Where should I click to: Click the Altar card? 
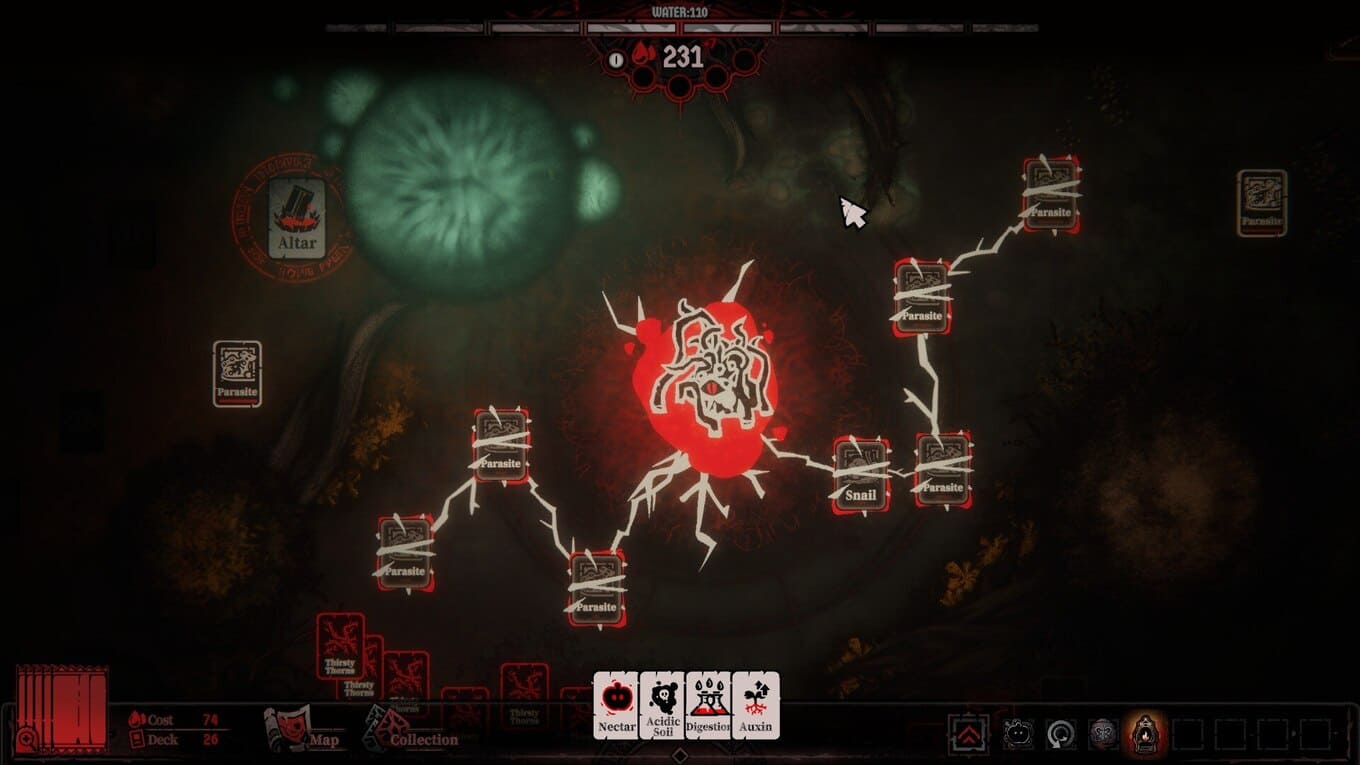(x=297, y=218)
